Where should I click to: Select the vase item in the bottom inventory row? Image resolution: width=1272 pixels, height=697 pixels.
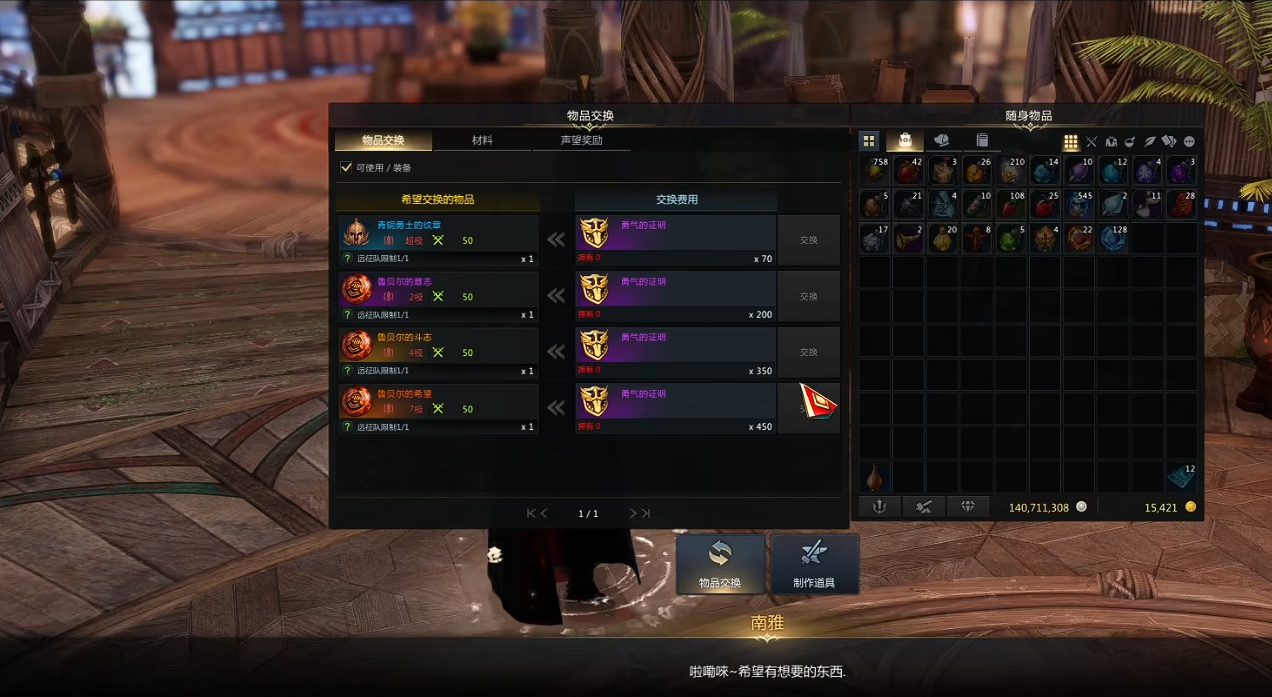click(875, 476)
